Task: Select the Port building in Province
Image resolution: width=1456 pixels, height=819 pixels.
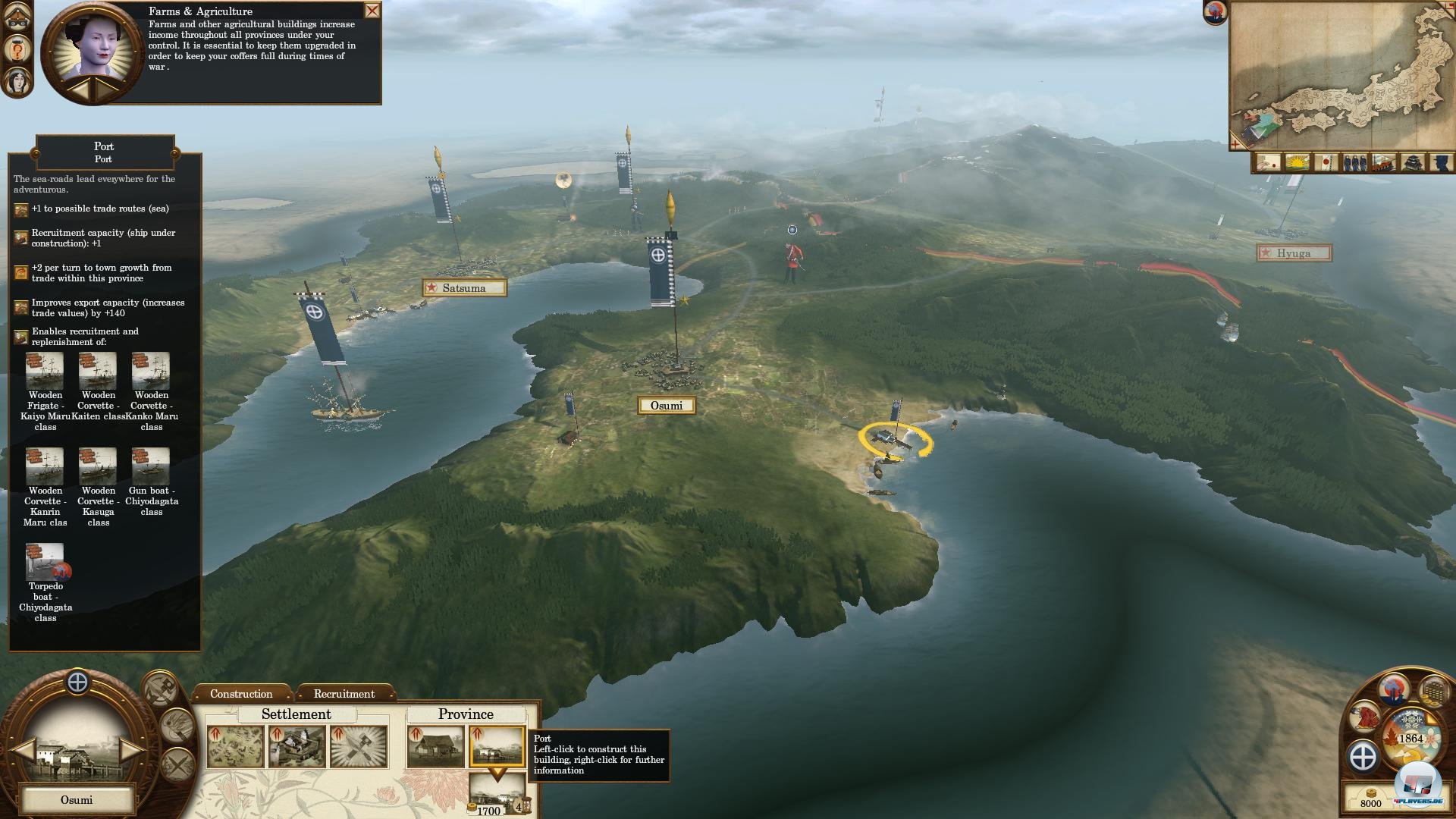Action: tap(497, 746)
